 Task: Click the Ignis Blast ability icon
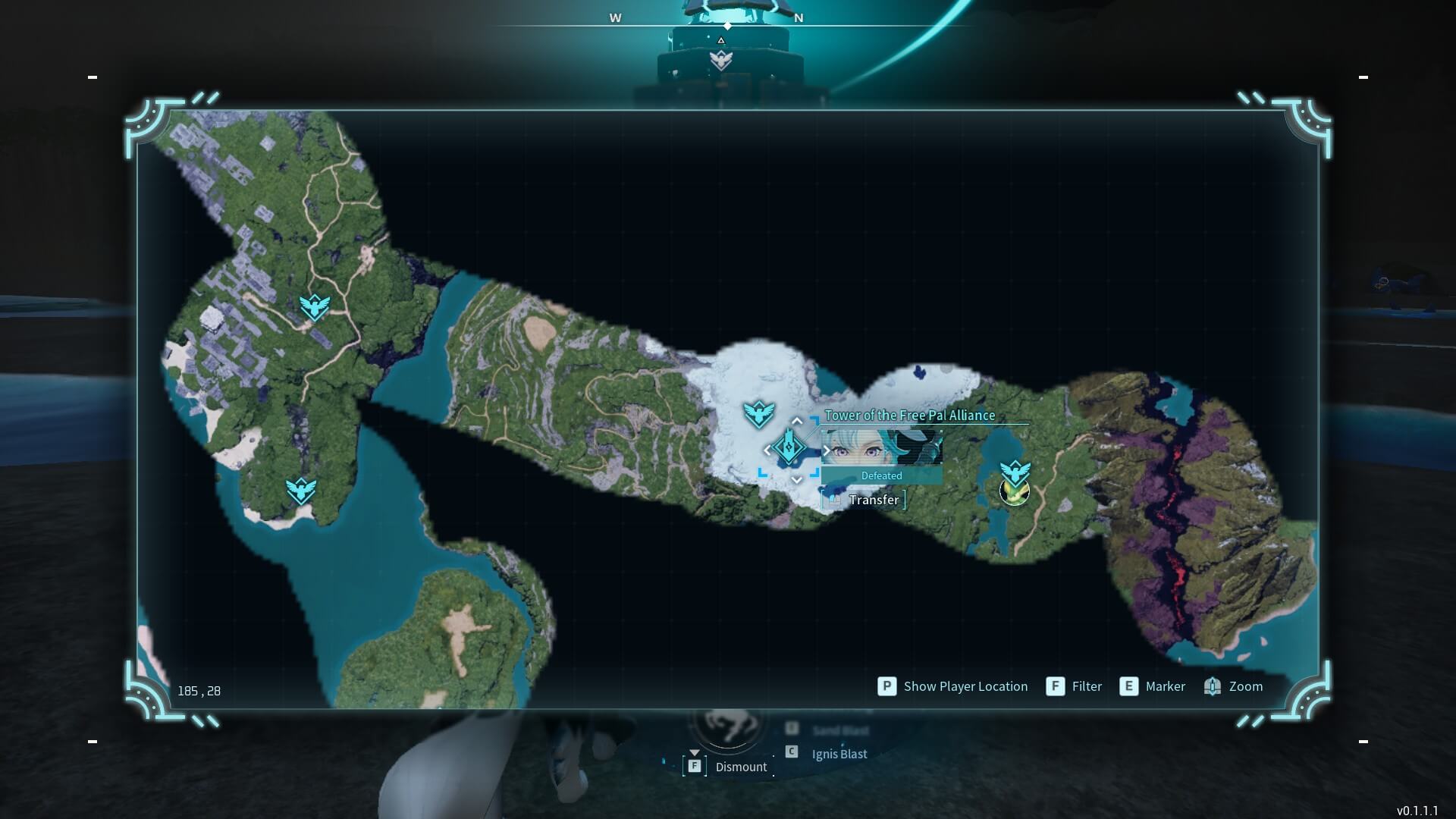pyautogui.click(x=791, y=753)
